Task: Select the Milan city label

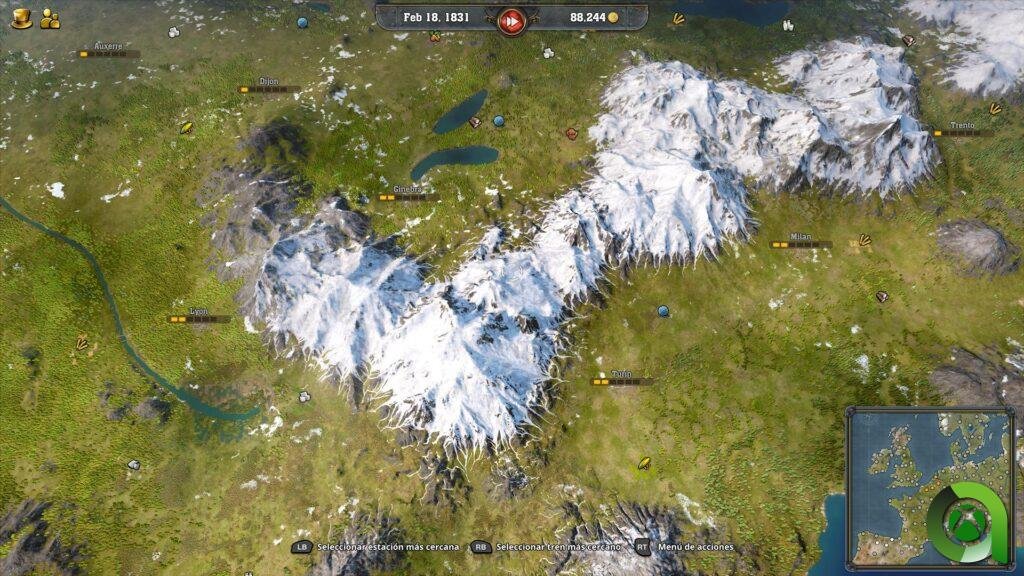Action: click(x=800, y=237)
